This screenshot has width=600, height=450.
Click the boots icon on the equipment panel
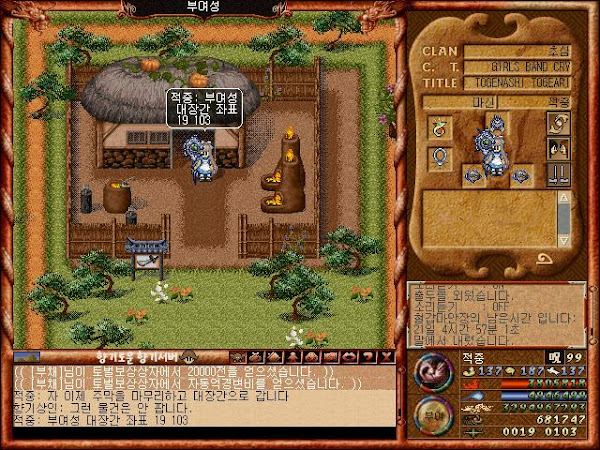coord(558,173)
